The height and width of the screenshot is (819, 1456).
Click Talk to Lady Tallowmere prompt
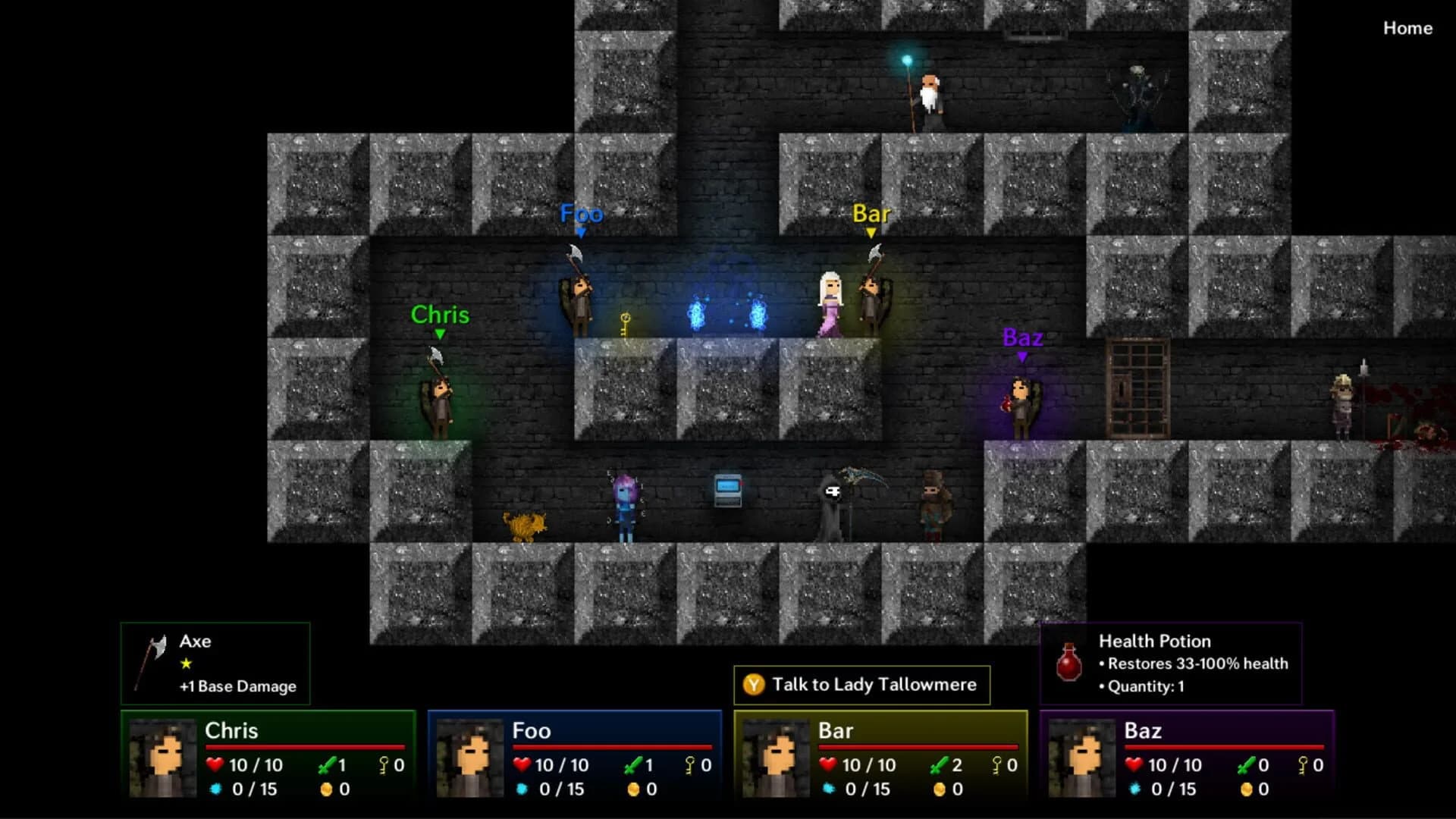pyautogui.click(x=861, y=685)
